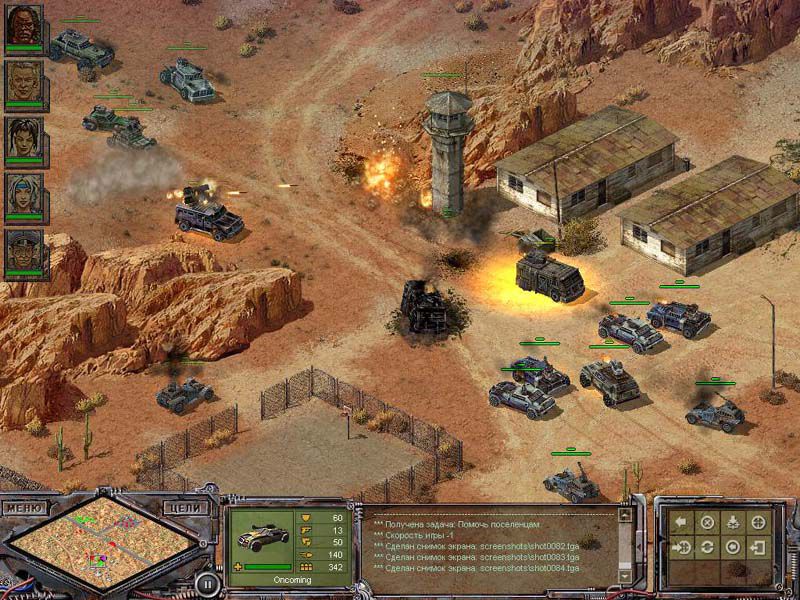Activate the circled left-arrow command icon

pos(733,548)
